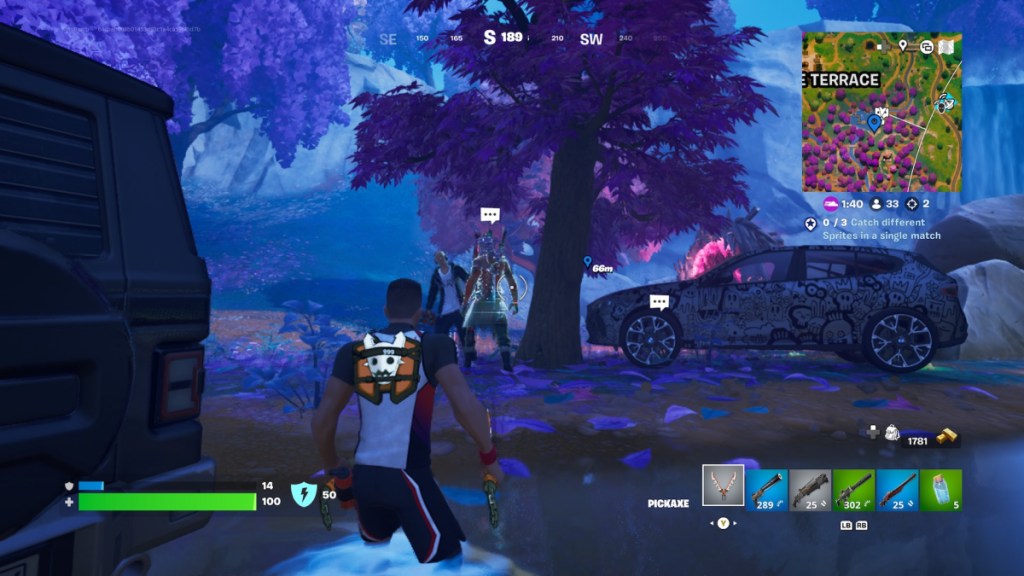Image resolution: width=1024 pixels, height=576 pixels.
Task: Open the folded map icon above the minimap
Action: [x=946, y=46]
